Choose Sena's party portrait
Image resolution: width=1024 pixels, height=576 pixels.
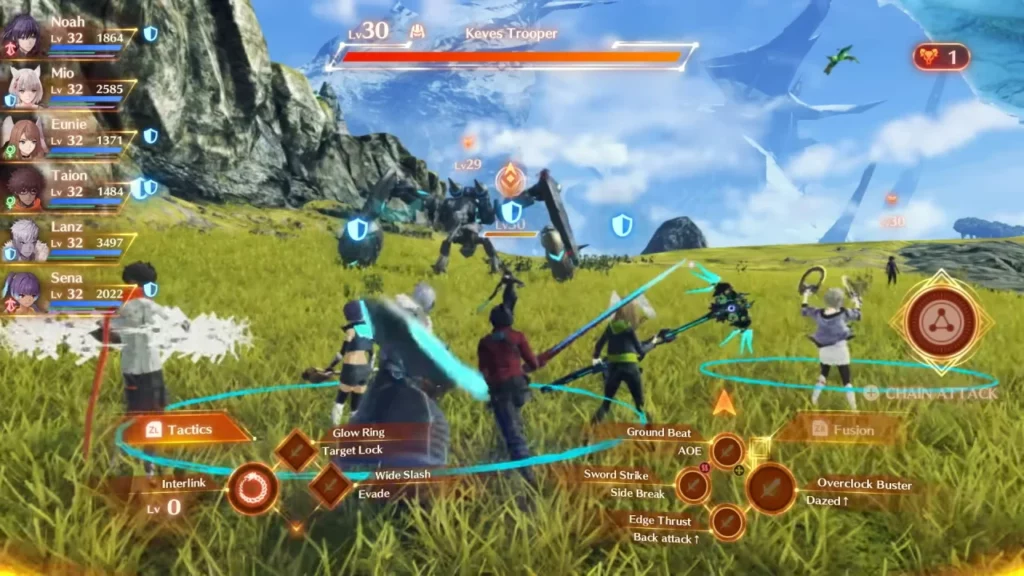(21, 291)
